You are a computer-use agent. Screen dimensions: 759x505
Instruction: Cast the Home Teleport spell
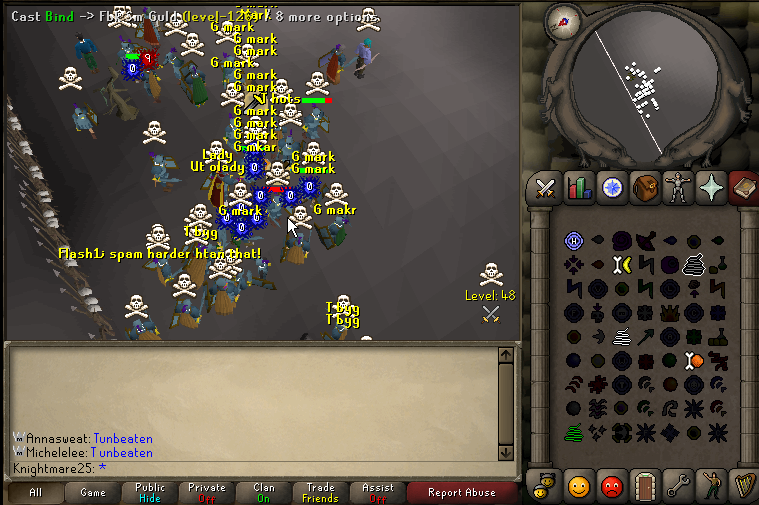[574, 240]
